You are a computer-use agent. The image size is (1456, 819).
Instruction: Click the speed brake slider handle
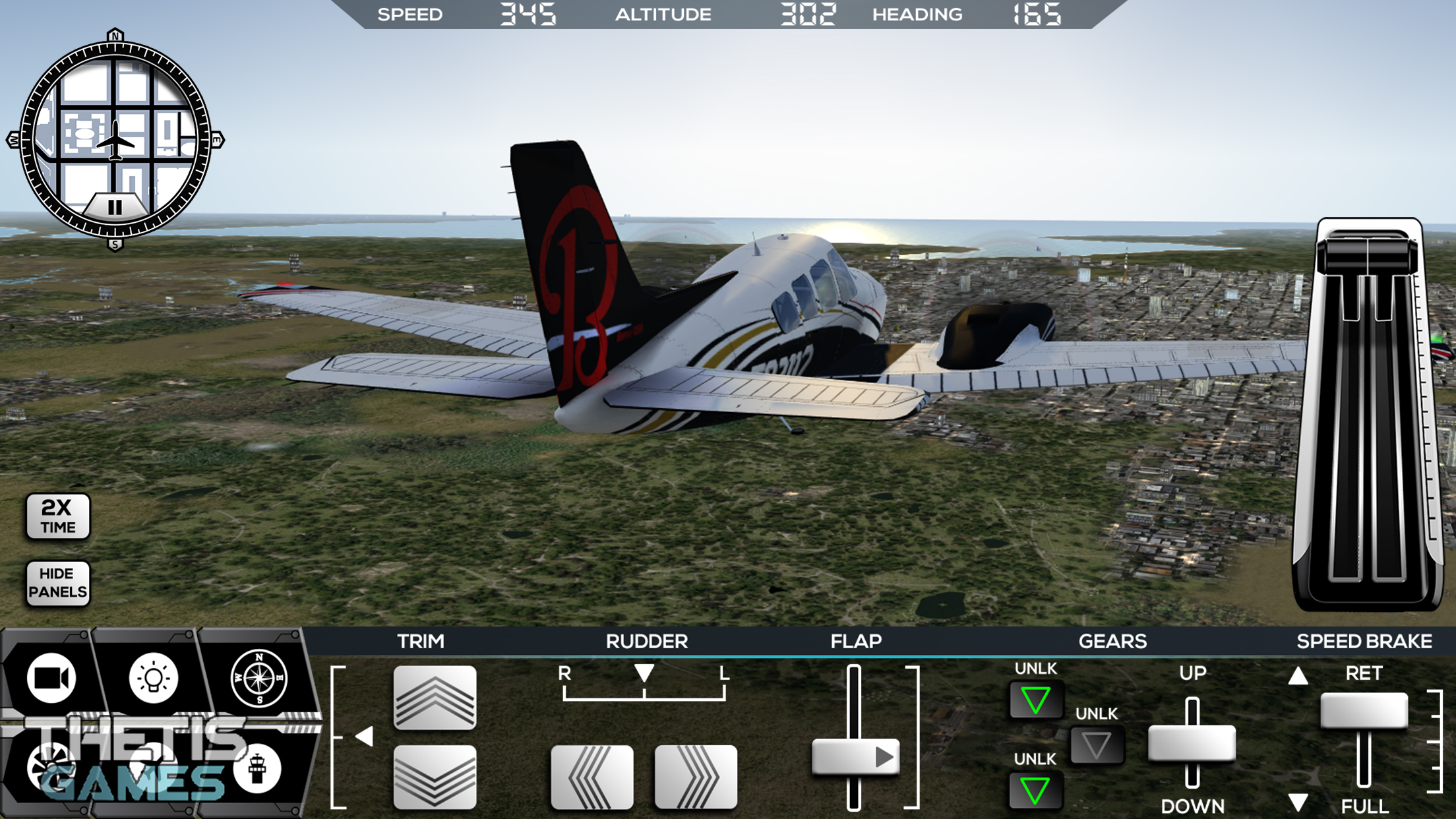tap(1364, 711)
